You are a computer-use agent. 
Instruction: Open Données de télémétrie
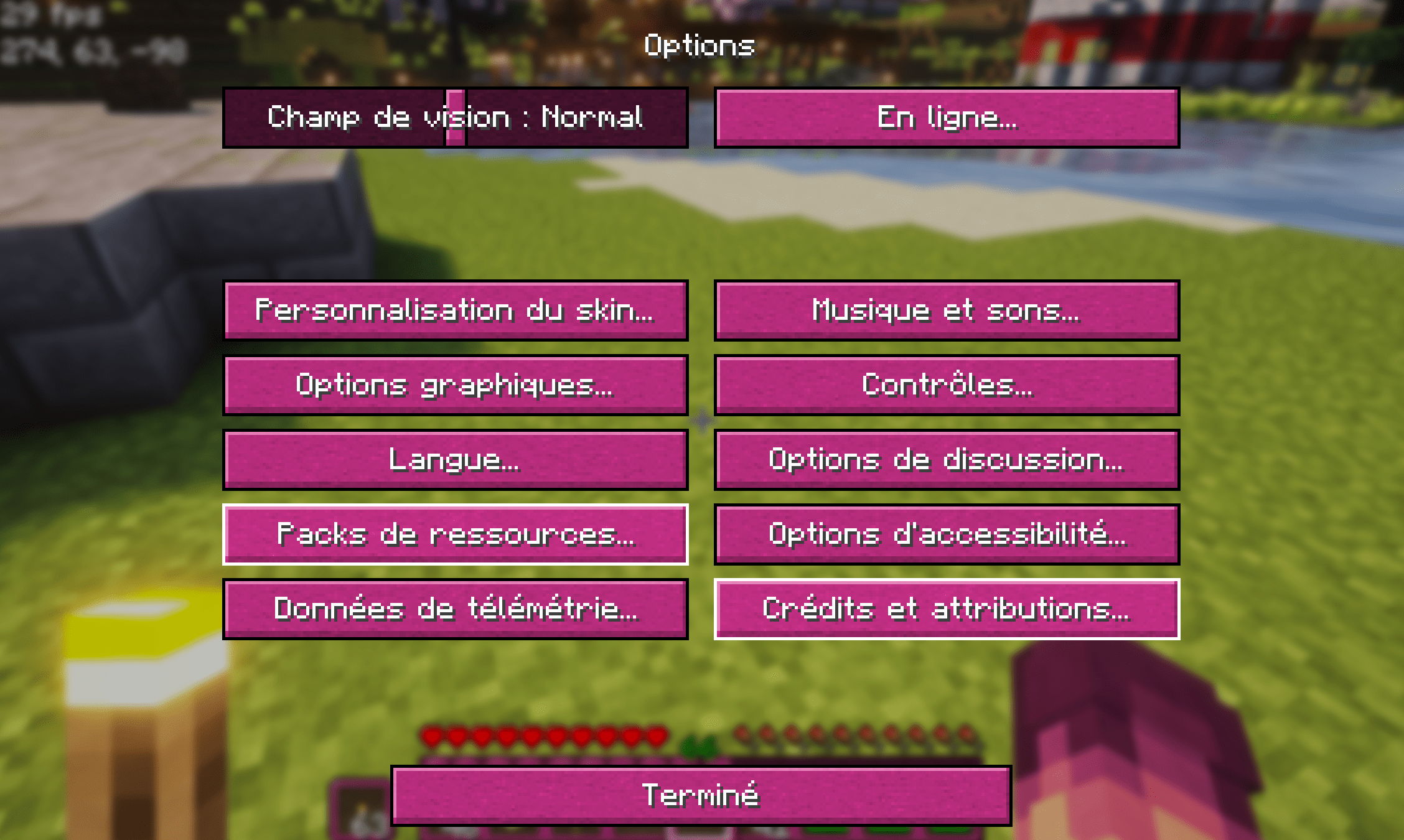click(455, 610)
